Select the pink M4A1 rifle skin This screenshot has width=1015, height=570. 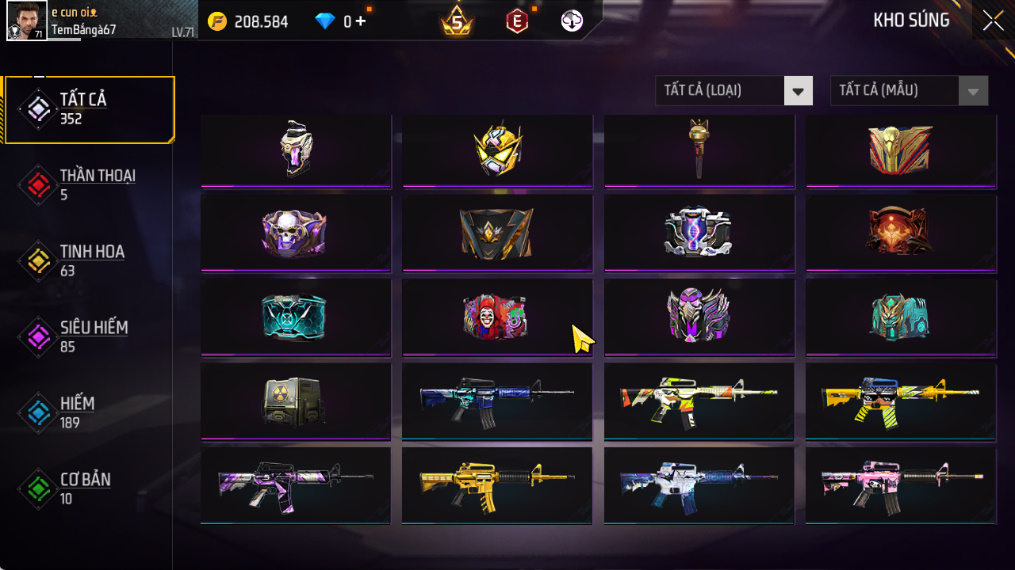[x=900, y=485]
